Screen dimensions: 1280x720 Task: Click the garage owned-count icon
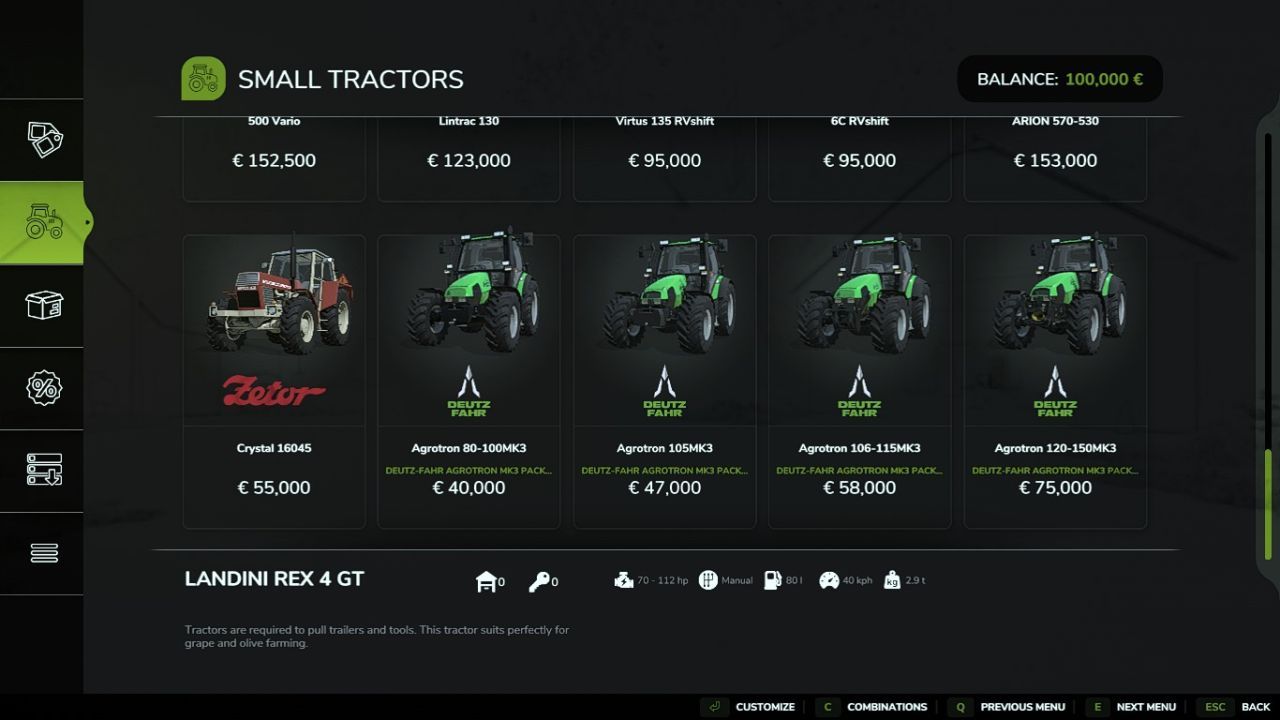click(x=486, y=580)
